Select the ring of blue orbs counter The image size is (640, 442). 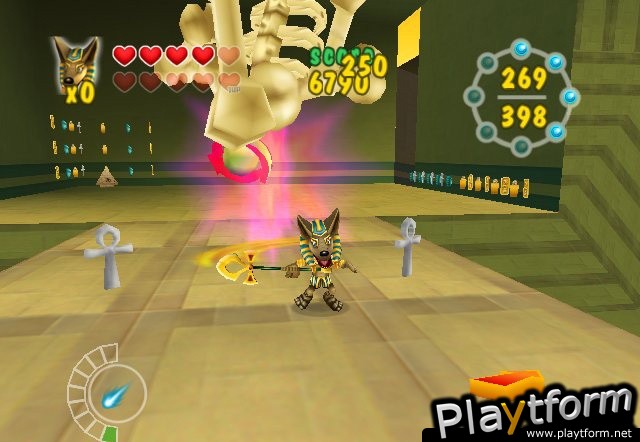click(523, 97)
